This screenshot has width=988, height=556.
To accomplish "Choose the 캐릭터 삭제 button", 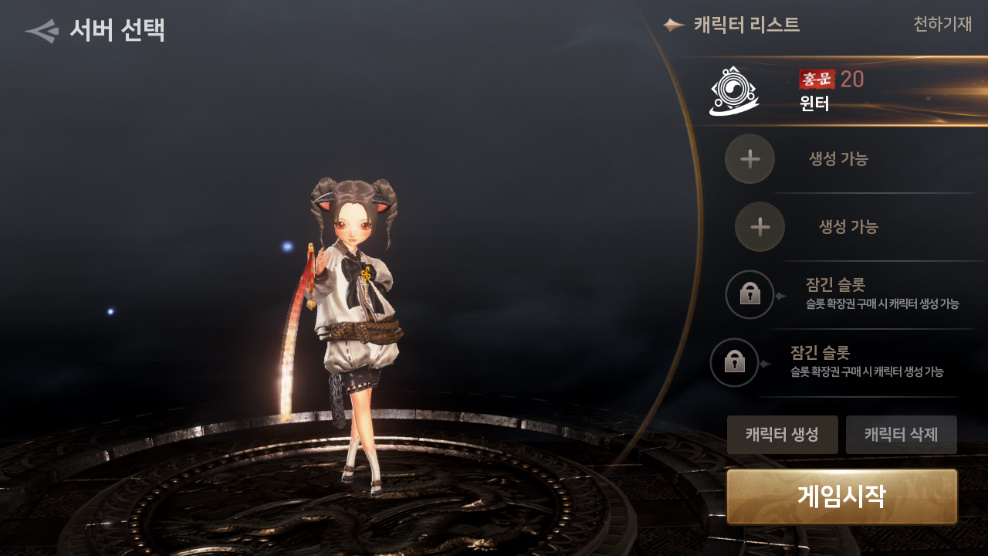I will 901,435.
